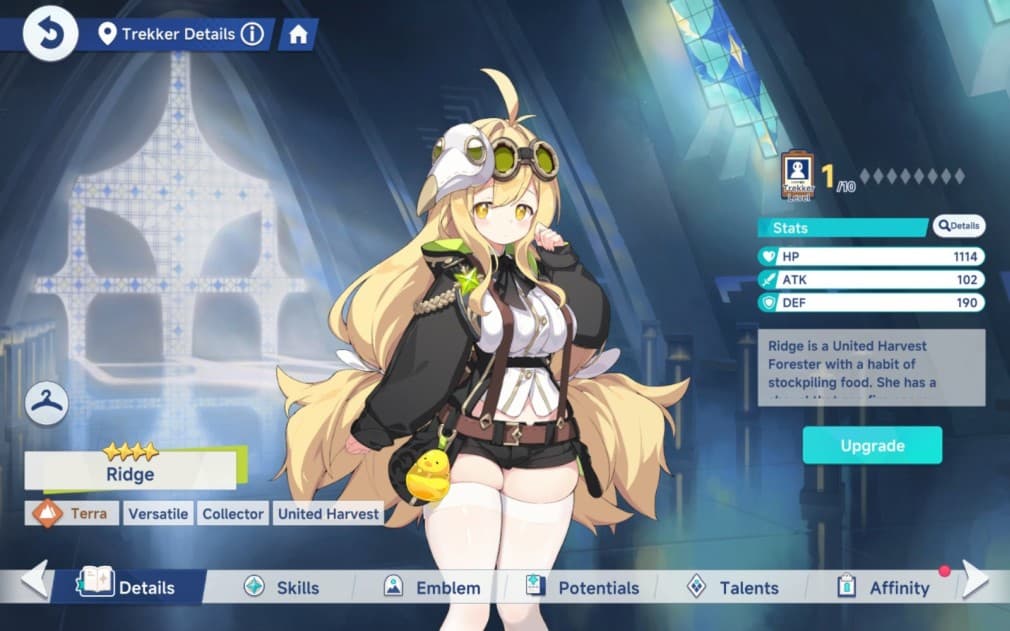Open the Trekker Details info icon
Screen dimensions: 1010x631
[x=253, y=34]
